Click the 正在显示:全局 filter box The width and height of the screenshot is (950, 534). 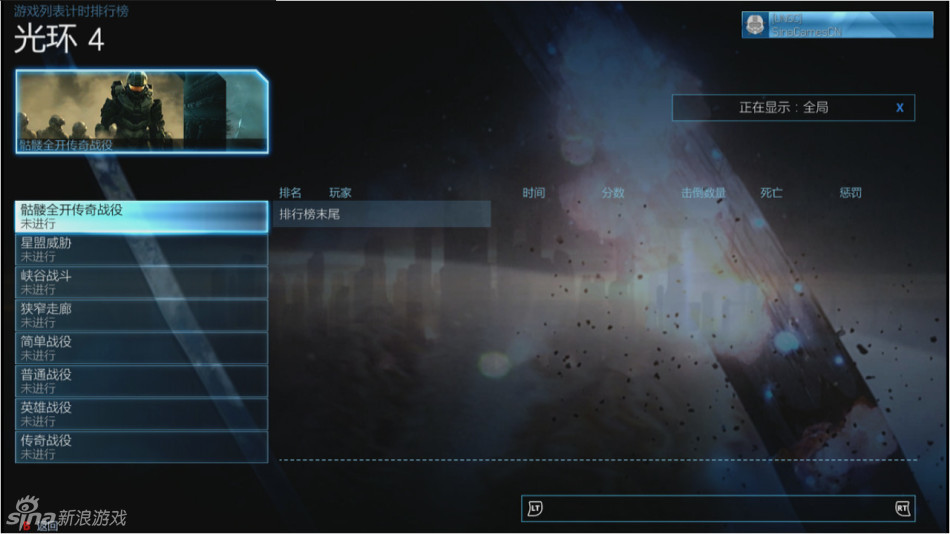pos(793,108)
